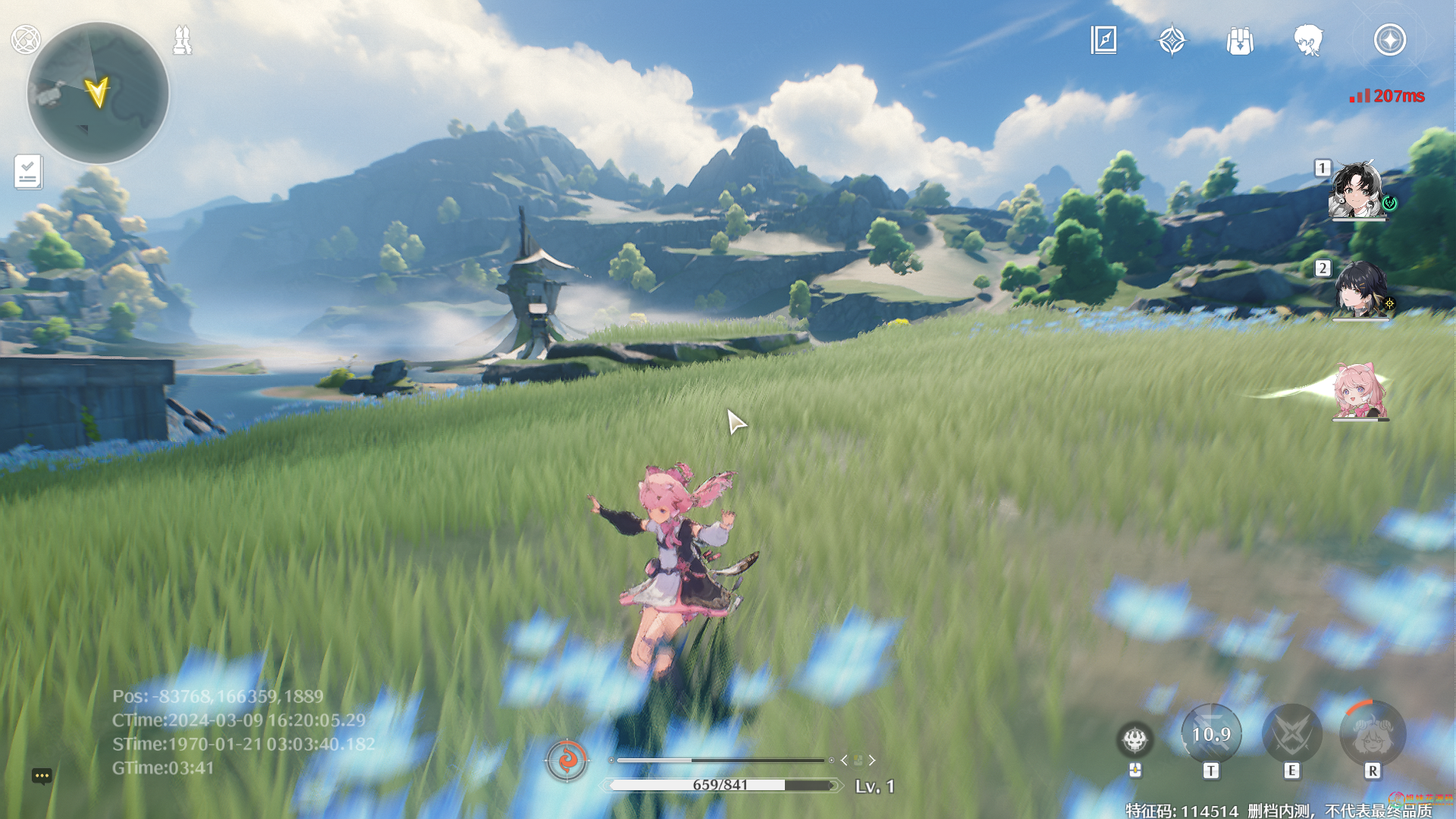Activate the E crossed-blades skill
Screen dimensions: 1456x819
pos(1291,734)
